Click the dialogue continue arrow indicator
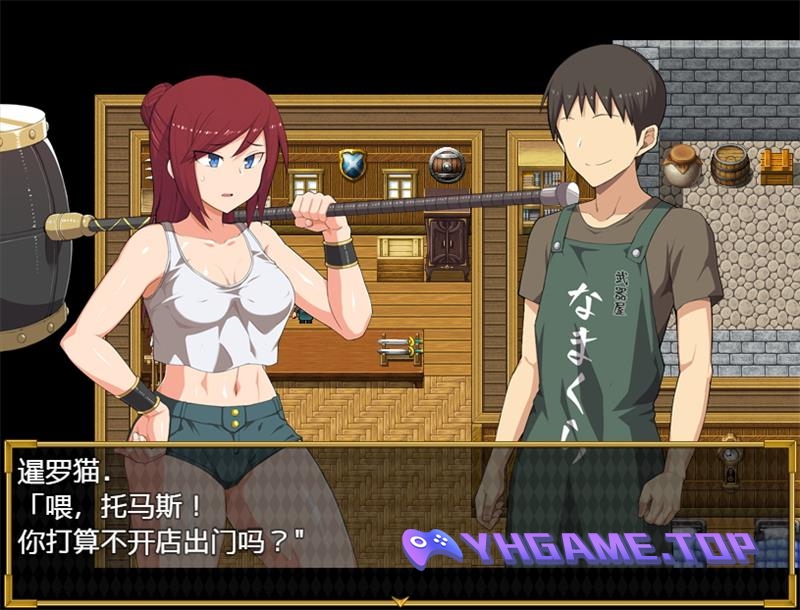This screenshot has width=800, height=610. point(400,601)
